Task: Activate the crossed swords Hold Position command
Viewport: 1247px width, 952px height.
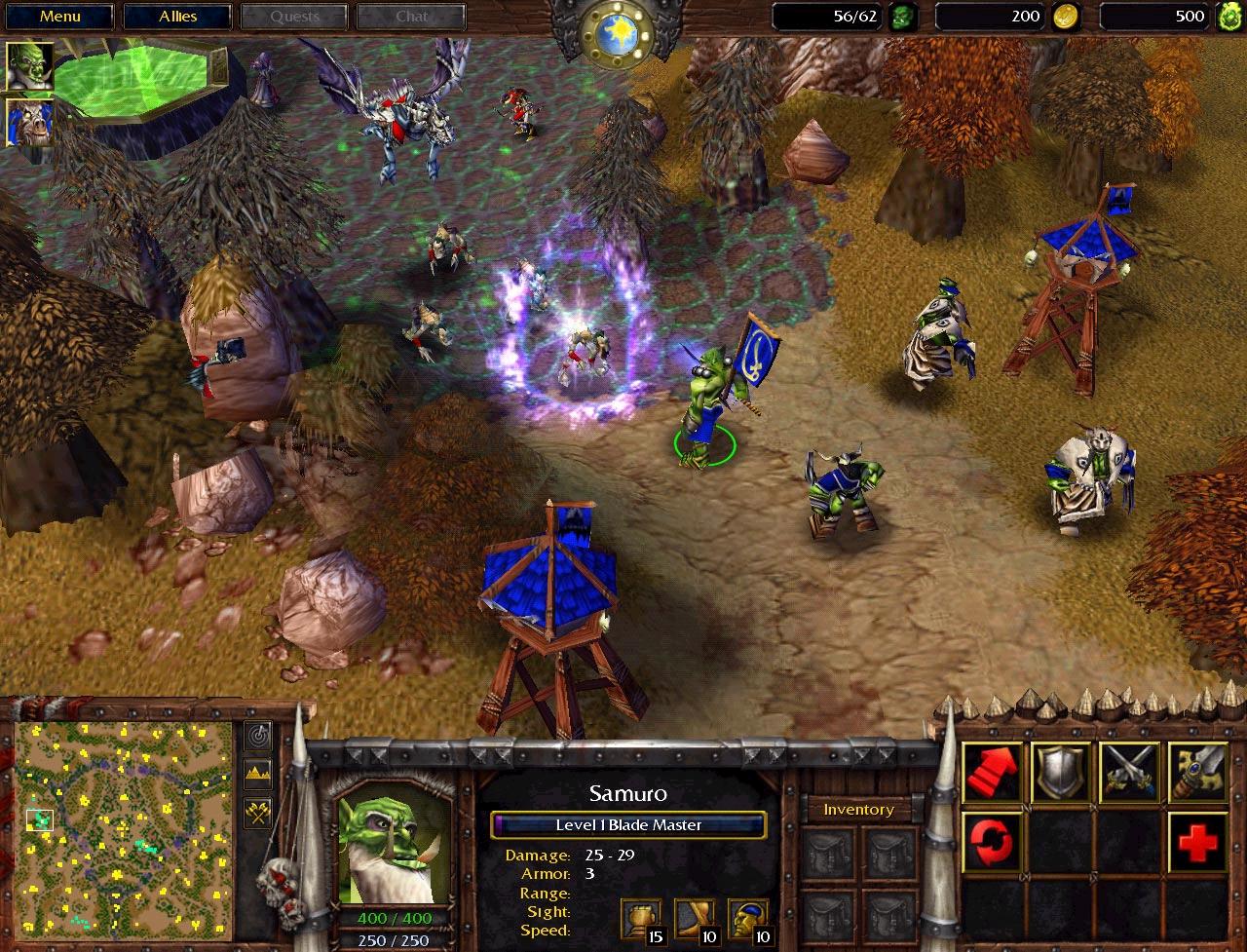Action: pyautogui.click(x=1129, y=773)
